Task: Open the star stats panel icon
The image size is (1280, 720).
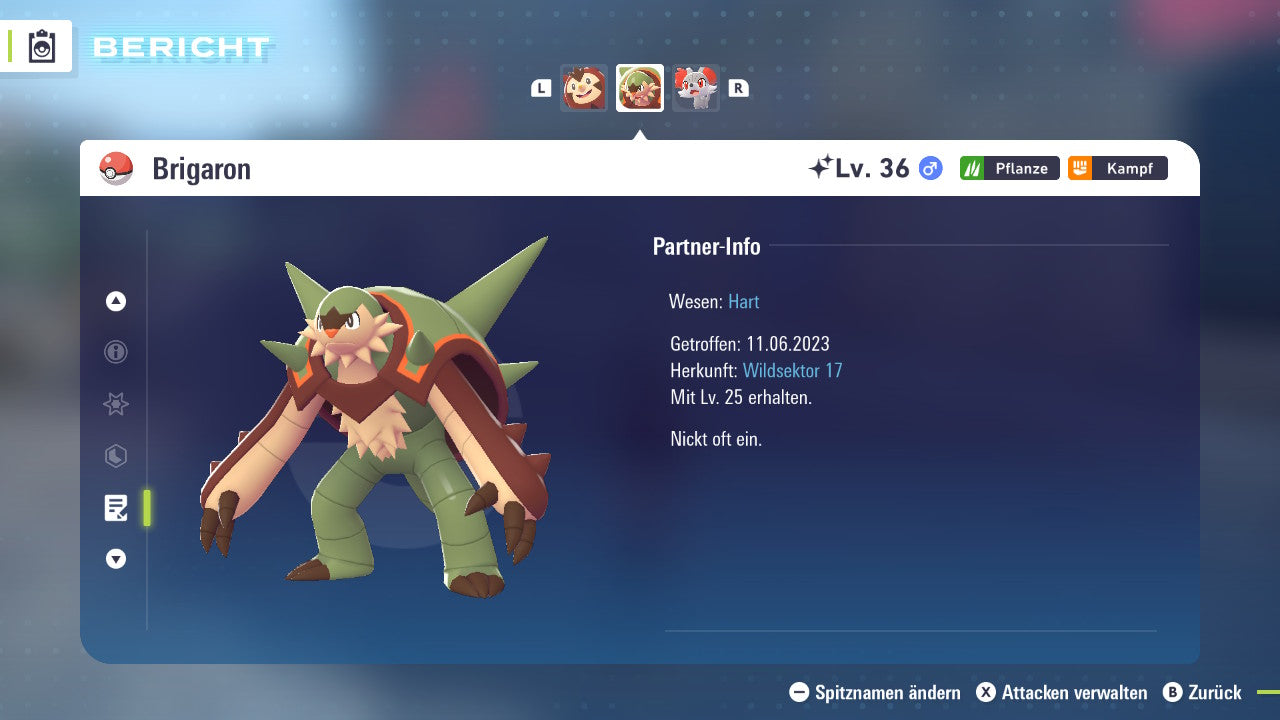Action: point(115,404)
